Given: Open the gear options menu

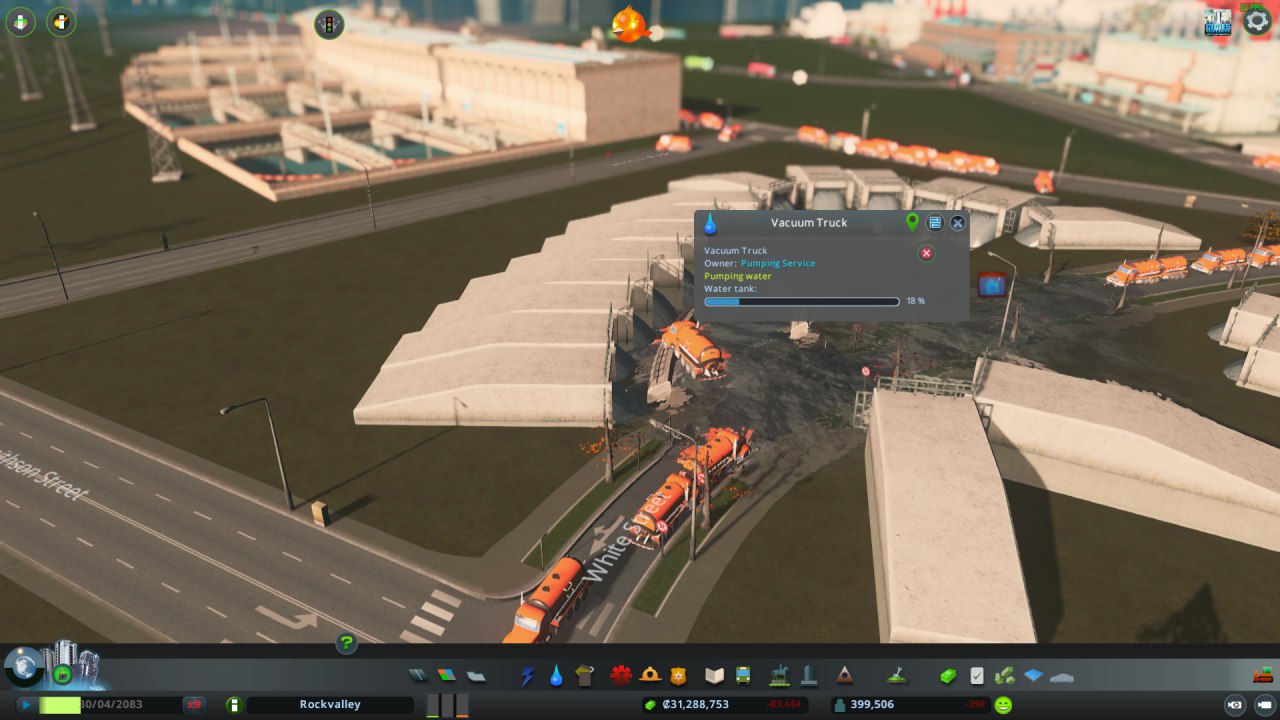Looking at the screenshot, I should 1256,21.
